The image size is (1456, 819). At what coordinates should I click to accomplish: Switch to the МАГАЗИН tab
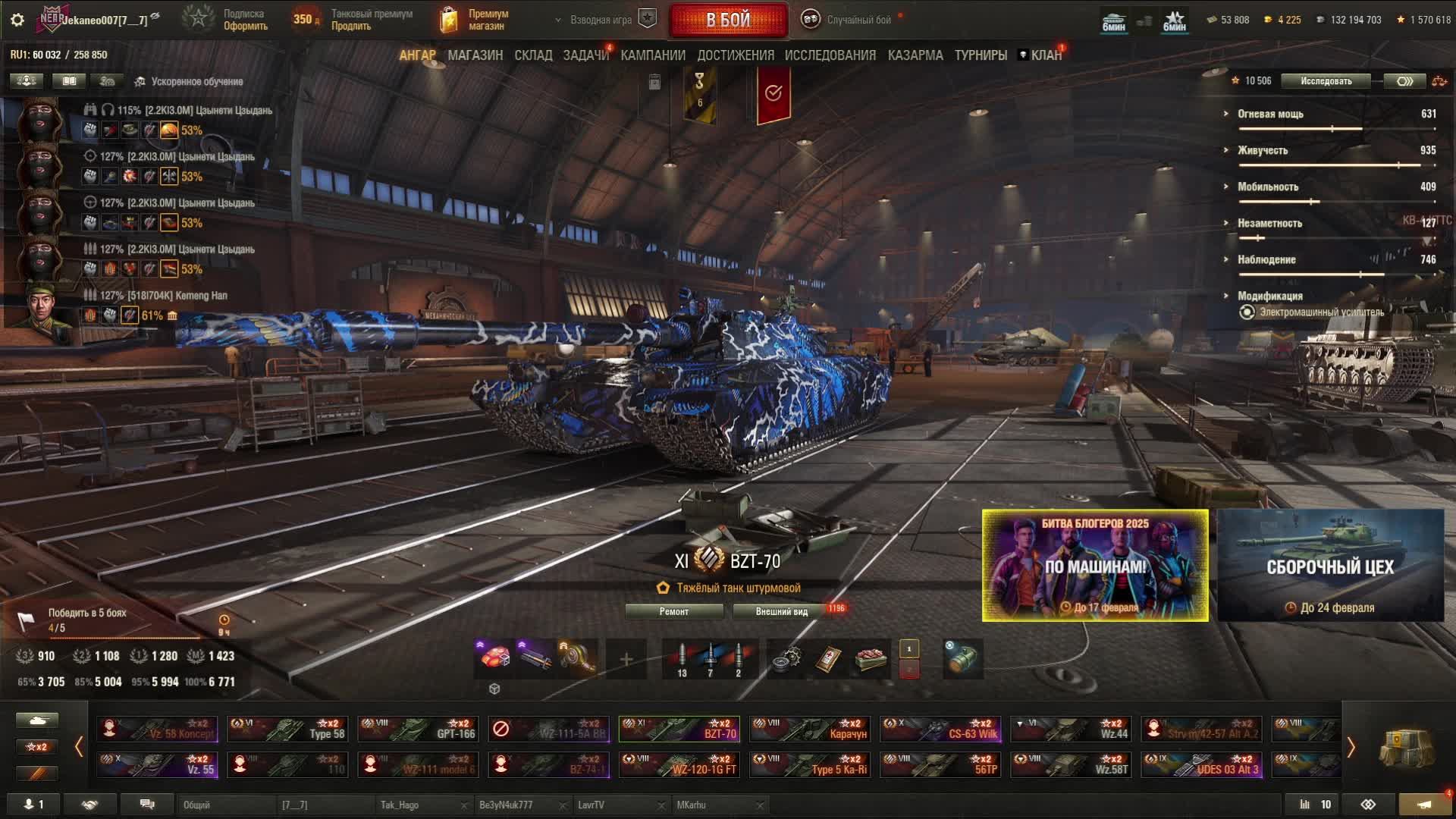pos(475,55)
